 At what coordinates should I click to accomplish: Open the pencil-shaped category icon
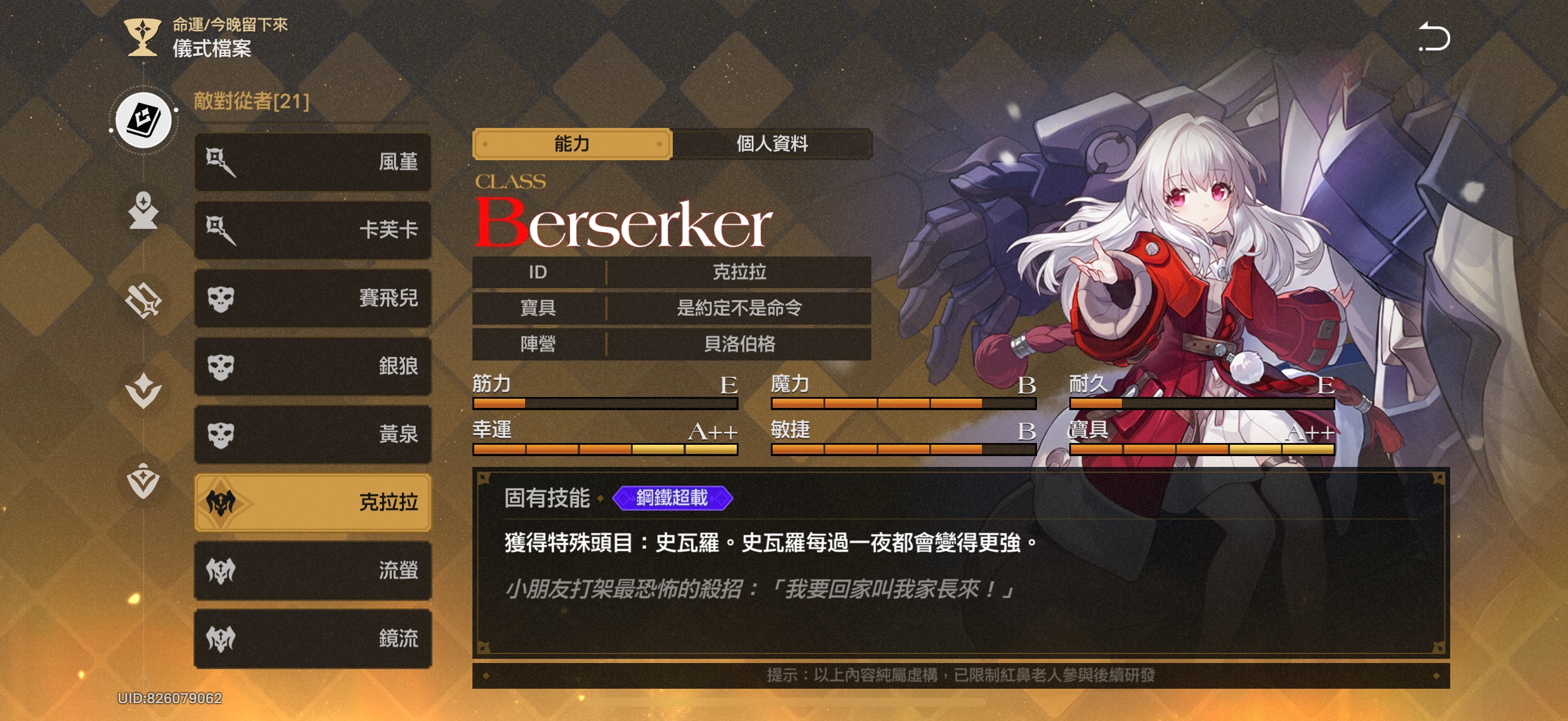tap(144, 301)
